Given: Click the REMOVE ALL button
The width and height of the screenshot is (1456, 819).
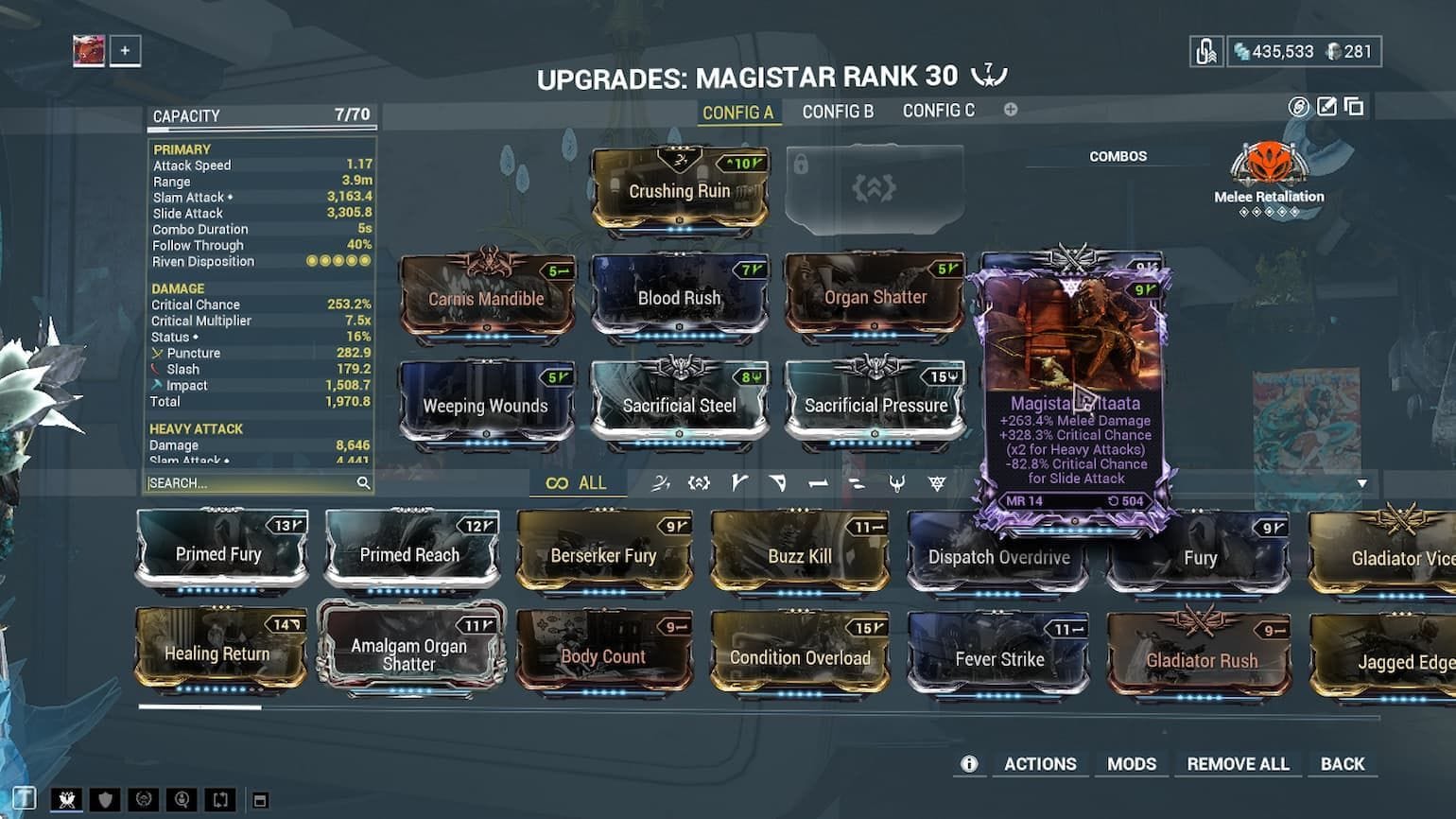Looking at the screenshot, I should coord(1237,763).
